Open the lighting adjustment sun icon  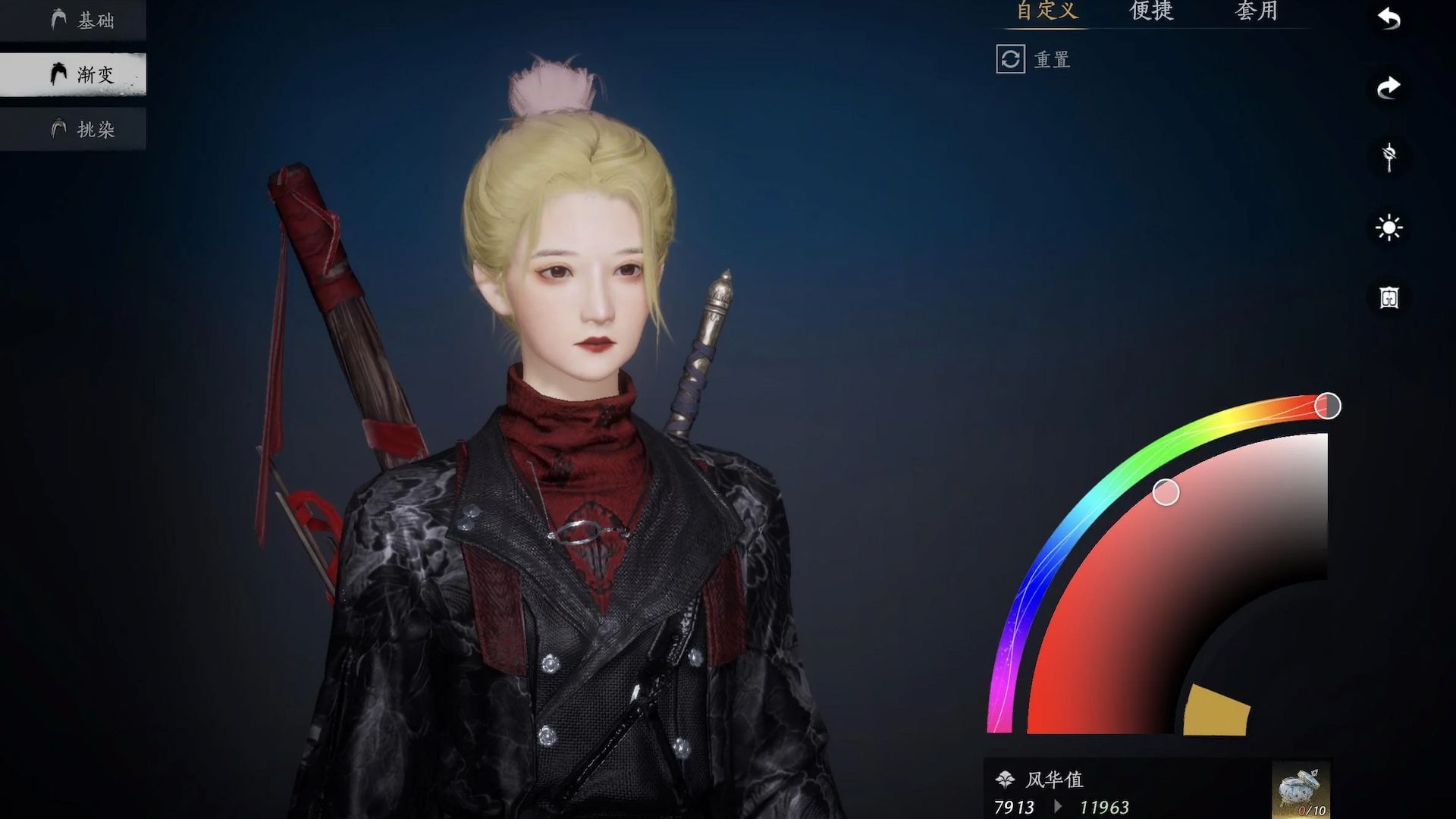tap(1388, 227)
